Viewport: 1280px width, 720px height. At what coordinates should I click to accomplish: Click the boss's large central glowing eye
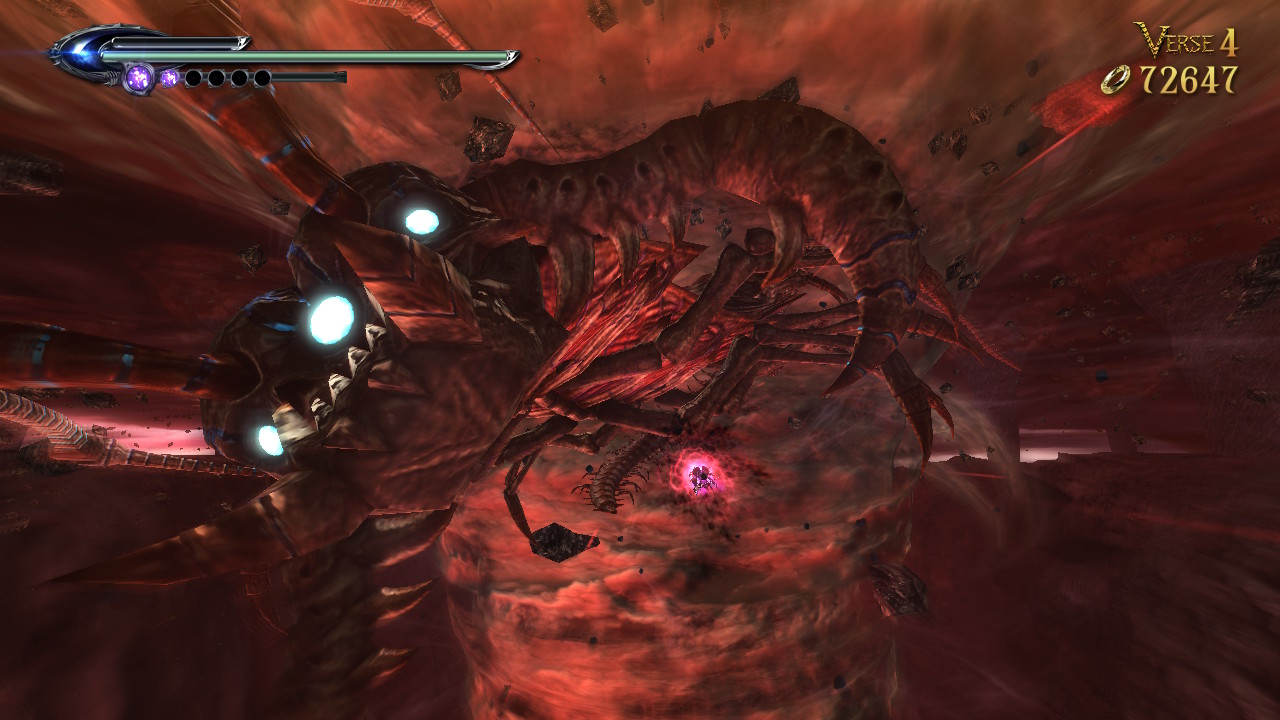click(x=330, y=320)
